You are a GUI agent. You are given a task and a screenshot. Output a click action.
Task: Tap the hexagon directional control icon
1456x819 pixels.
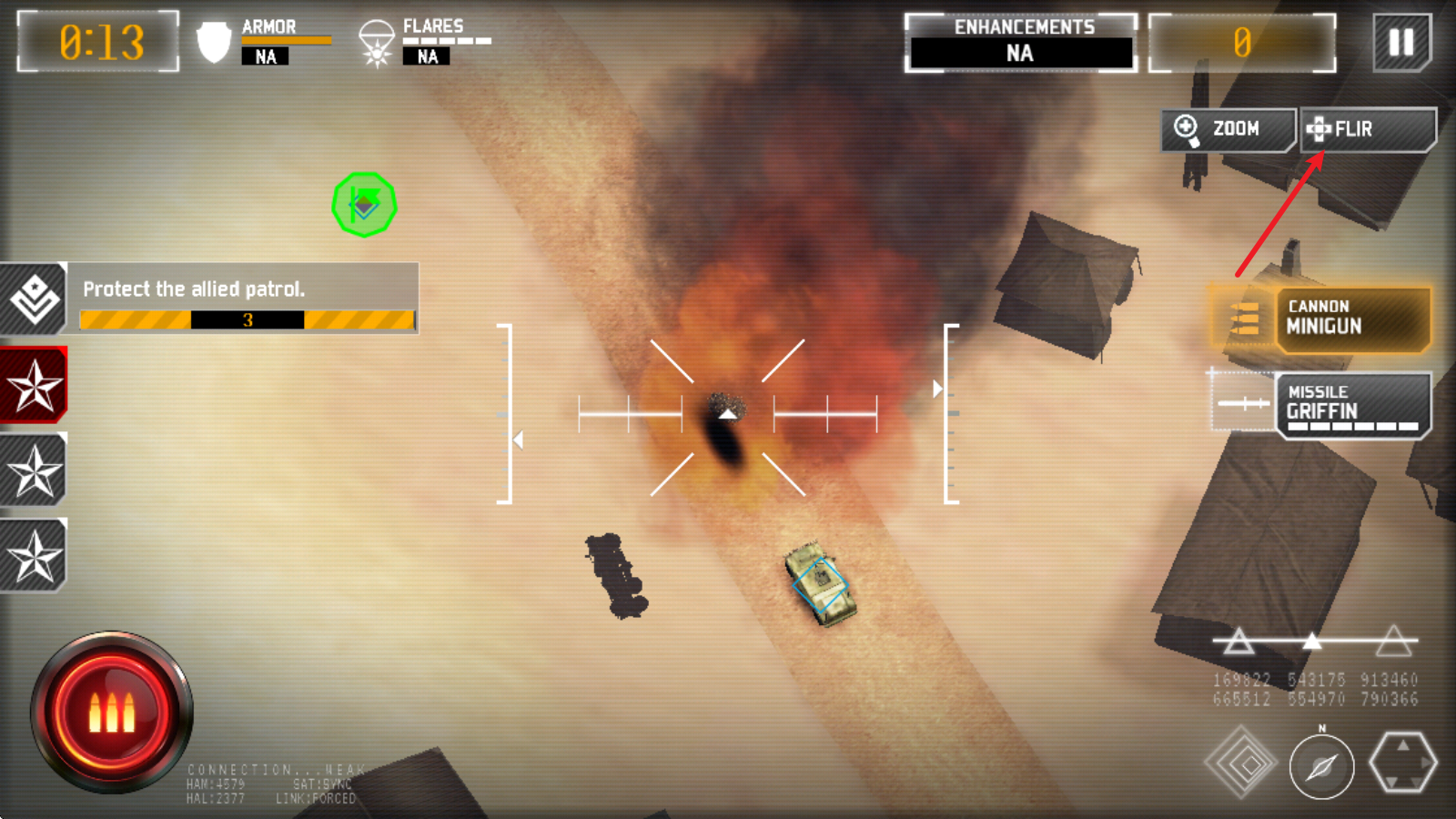pos(1402,763)
